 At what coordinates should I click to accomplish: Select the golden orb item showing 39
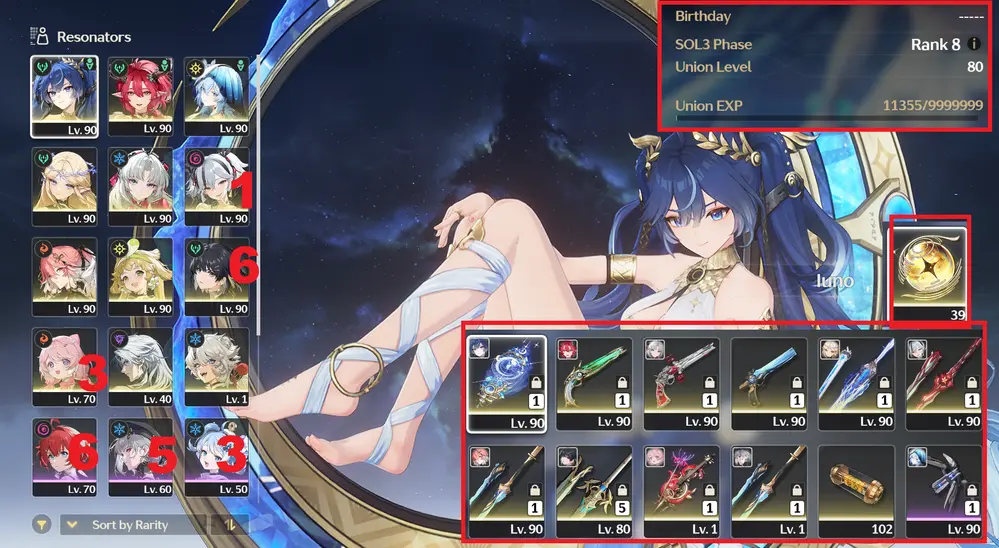click(930, 270)
